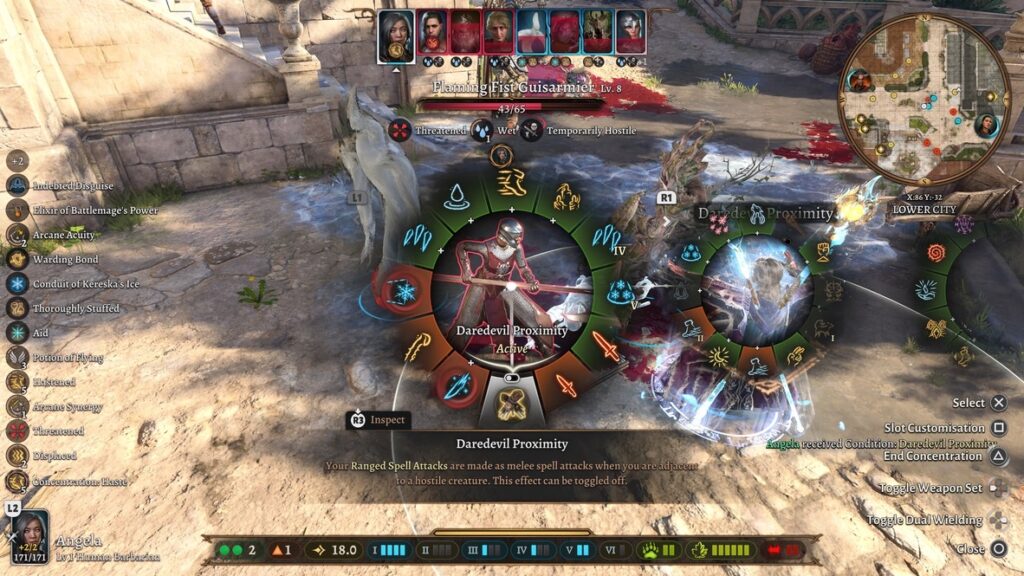
Task: Expand the +2 hidden conditions indicator
Action: point(17,160)
